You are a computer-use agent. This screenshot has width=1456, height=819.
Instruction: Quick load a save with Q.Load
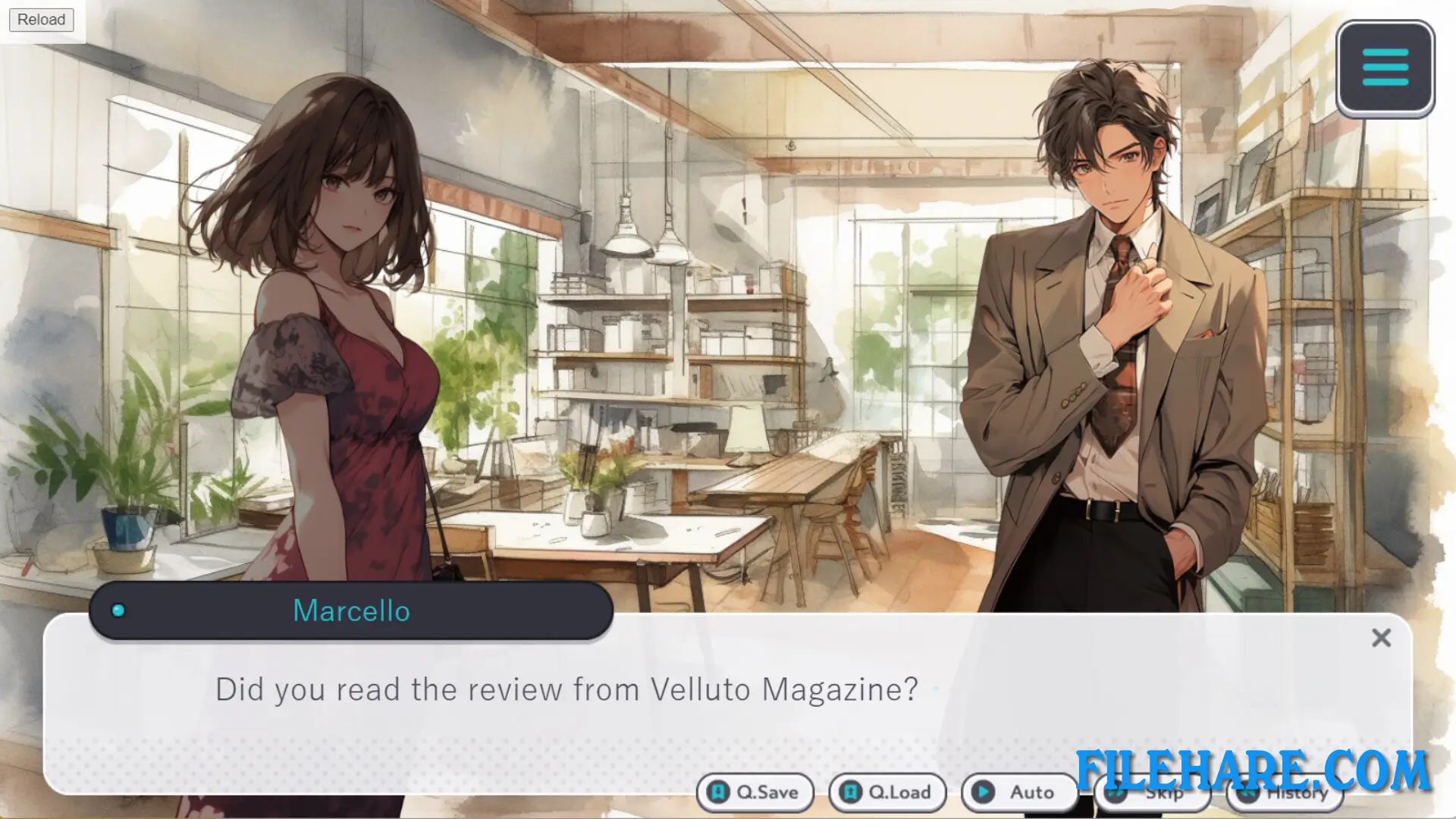tap(887, 792)
